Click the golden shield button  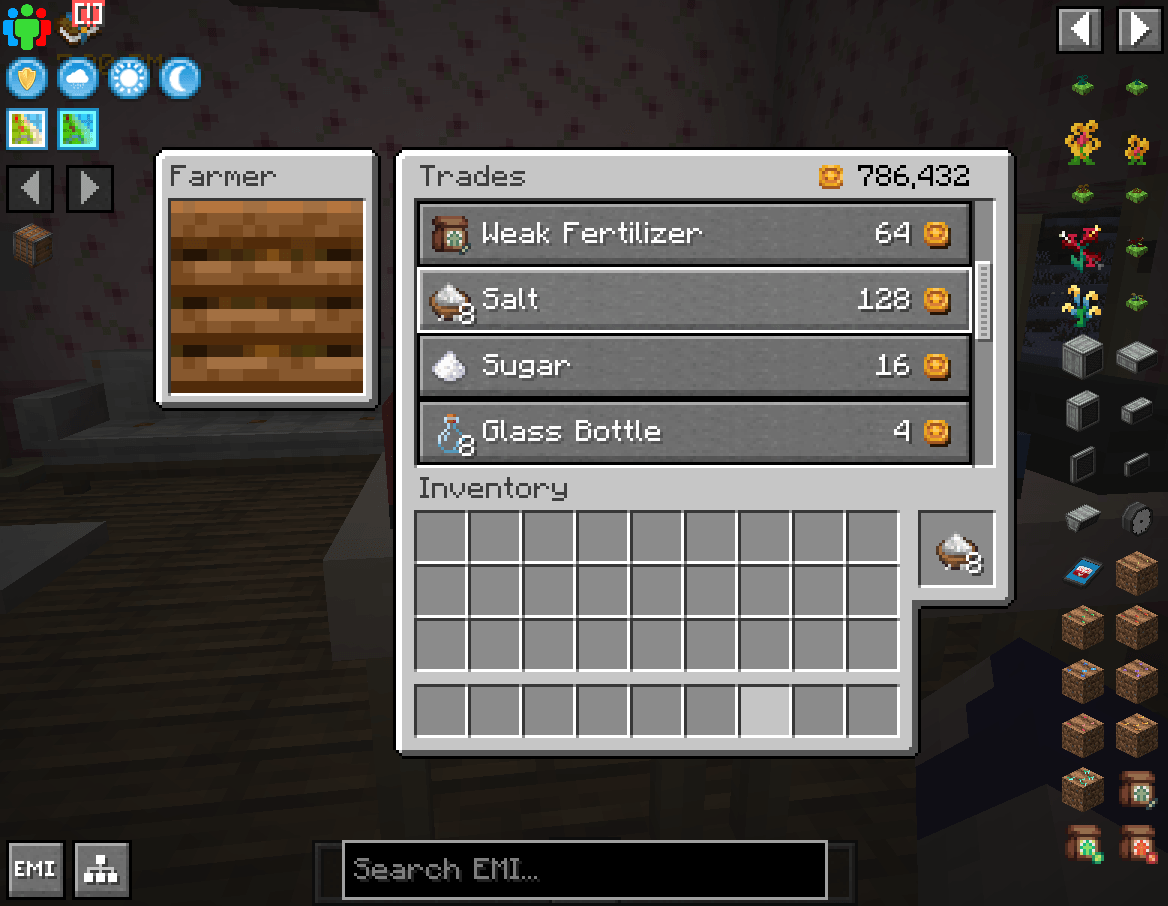click(x=27, y=78)
